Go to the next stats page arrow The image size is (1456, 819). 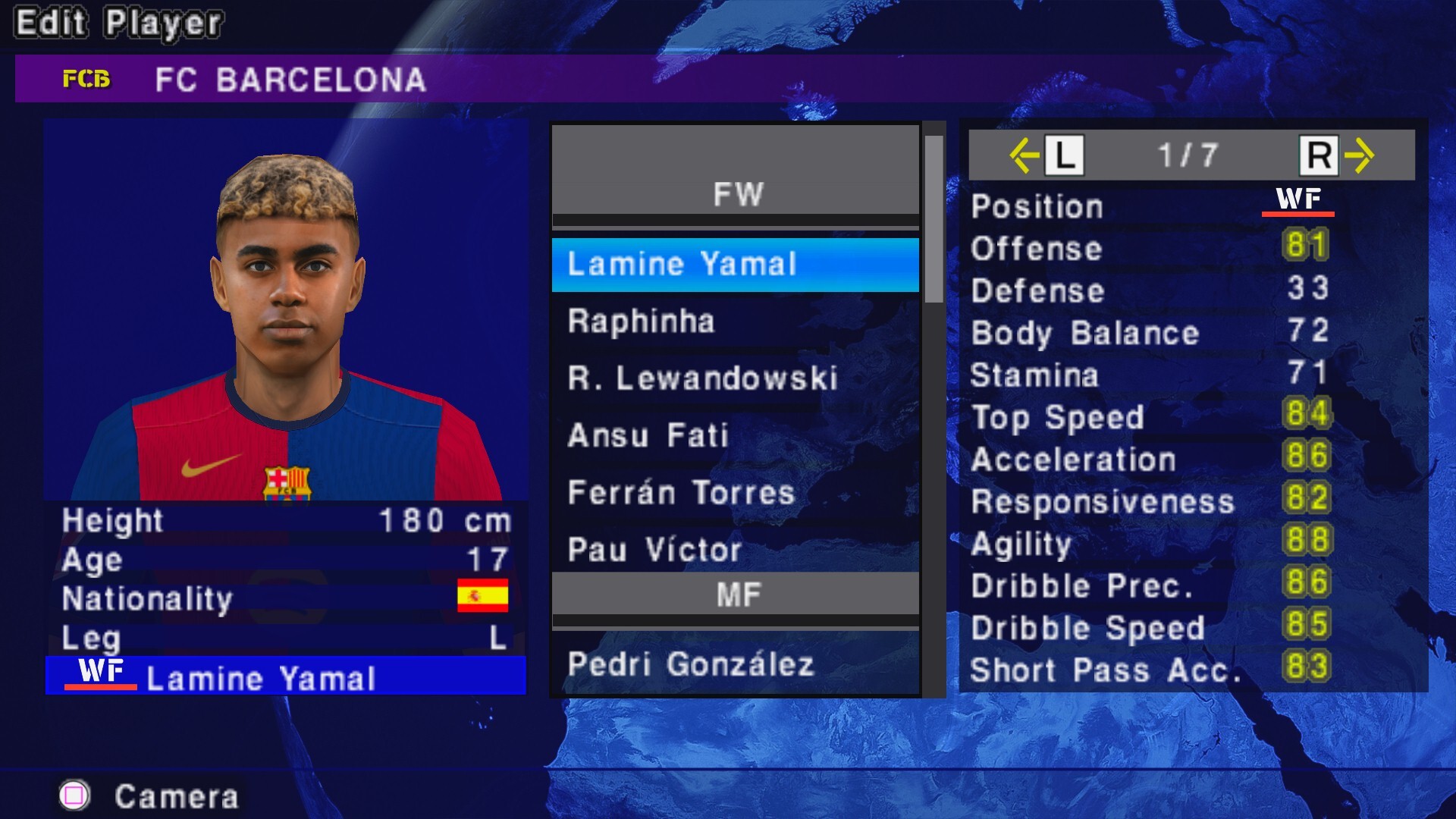(1358, 155)
